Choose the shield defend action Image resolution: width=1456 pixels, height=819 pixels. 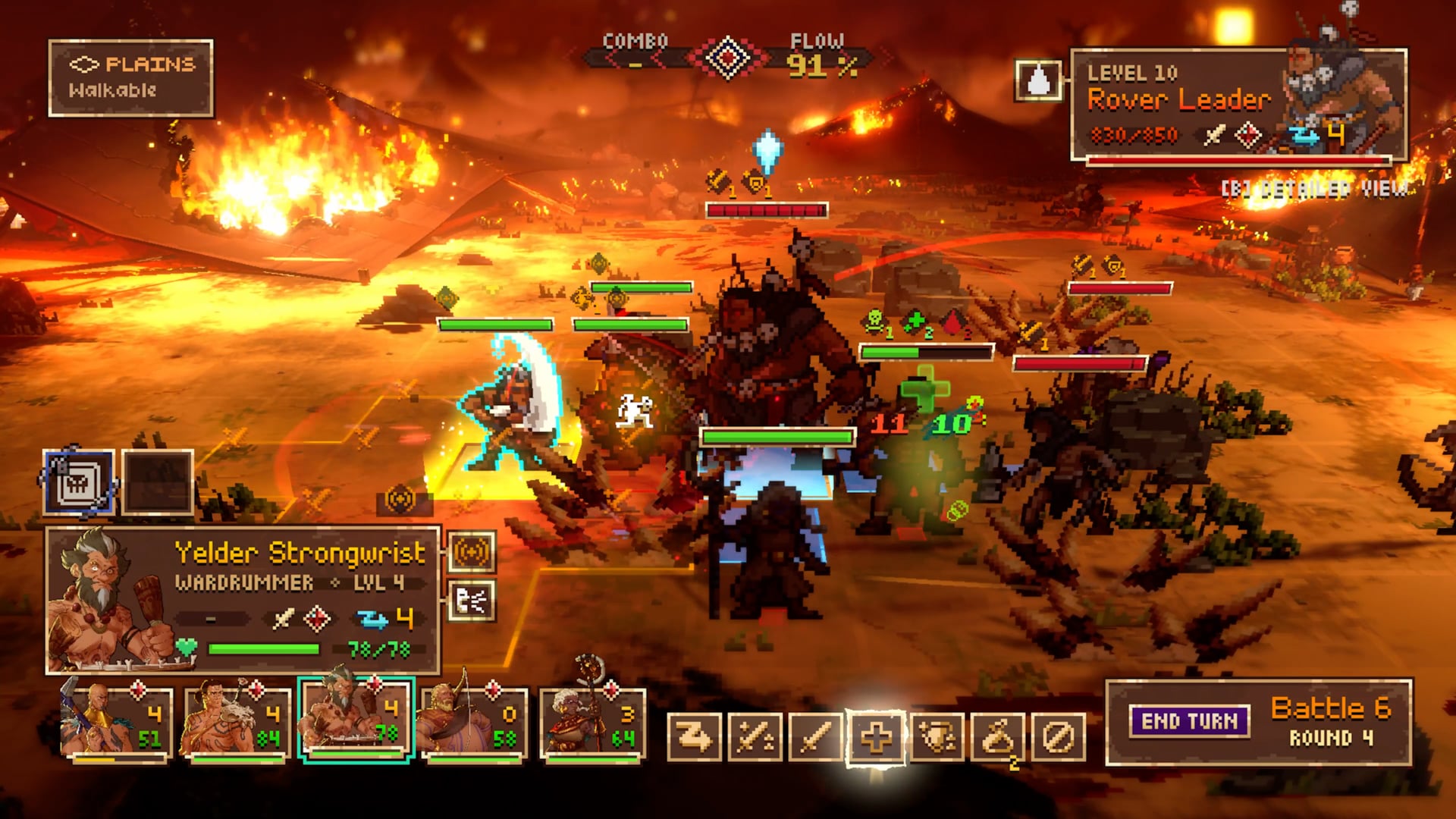[937, 736]
